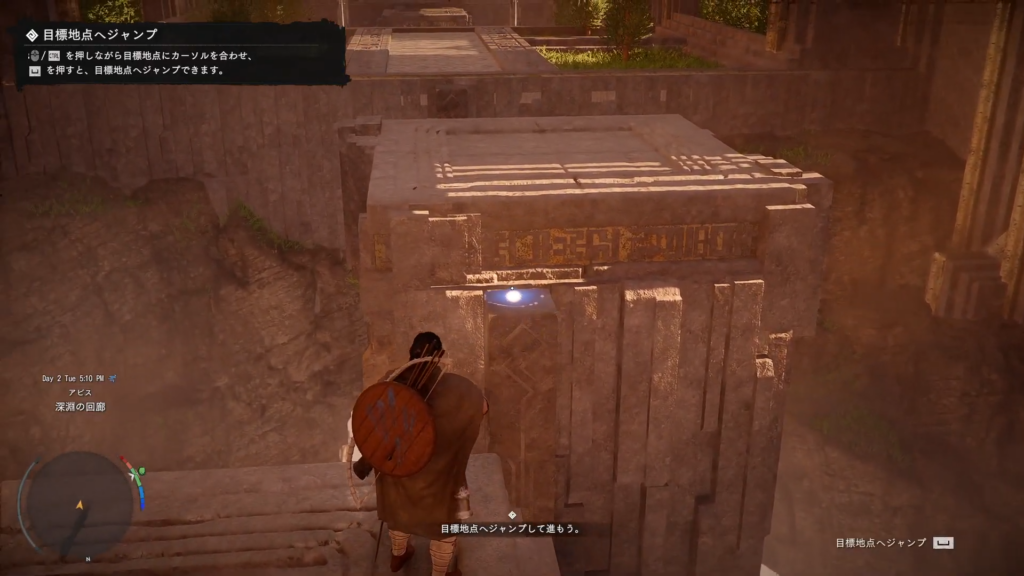Click the glowing blue jump target marker

click(514, 296)
